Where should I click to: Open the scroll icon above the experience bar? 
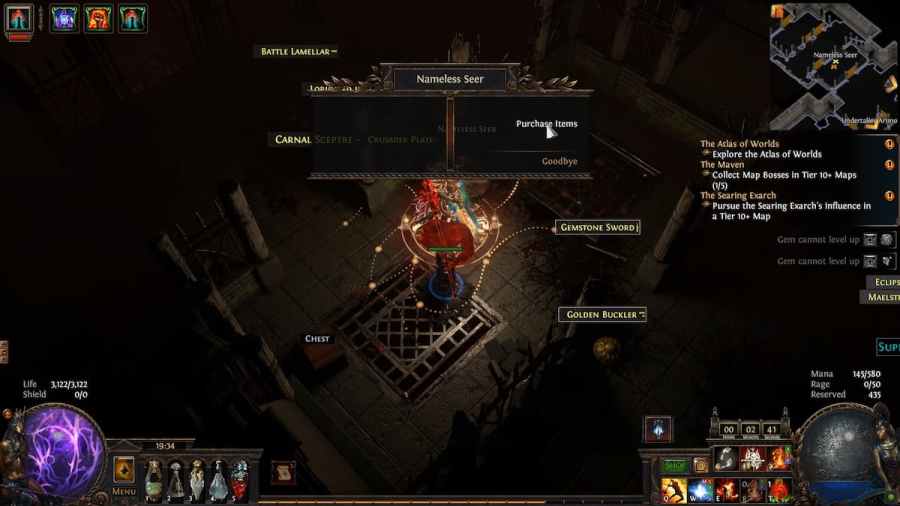coord(283,473)
